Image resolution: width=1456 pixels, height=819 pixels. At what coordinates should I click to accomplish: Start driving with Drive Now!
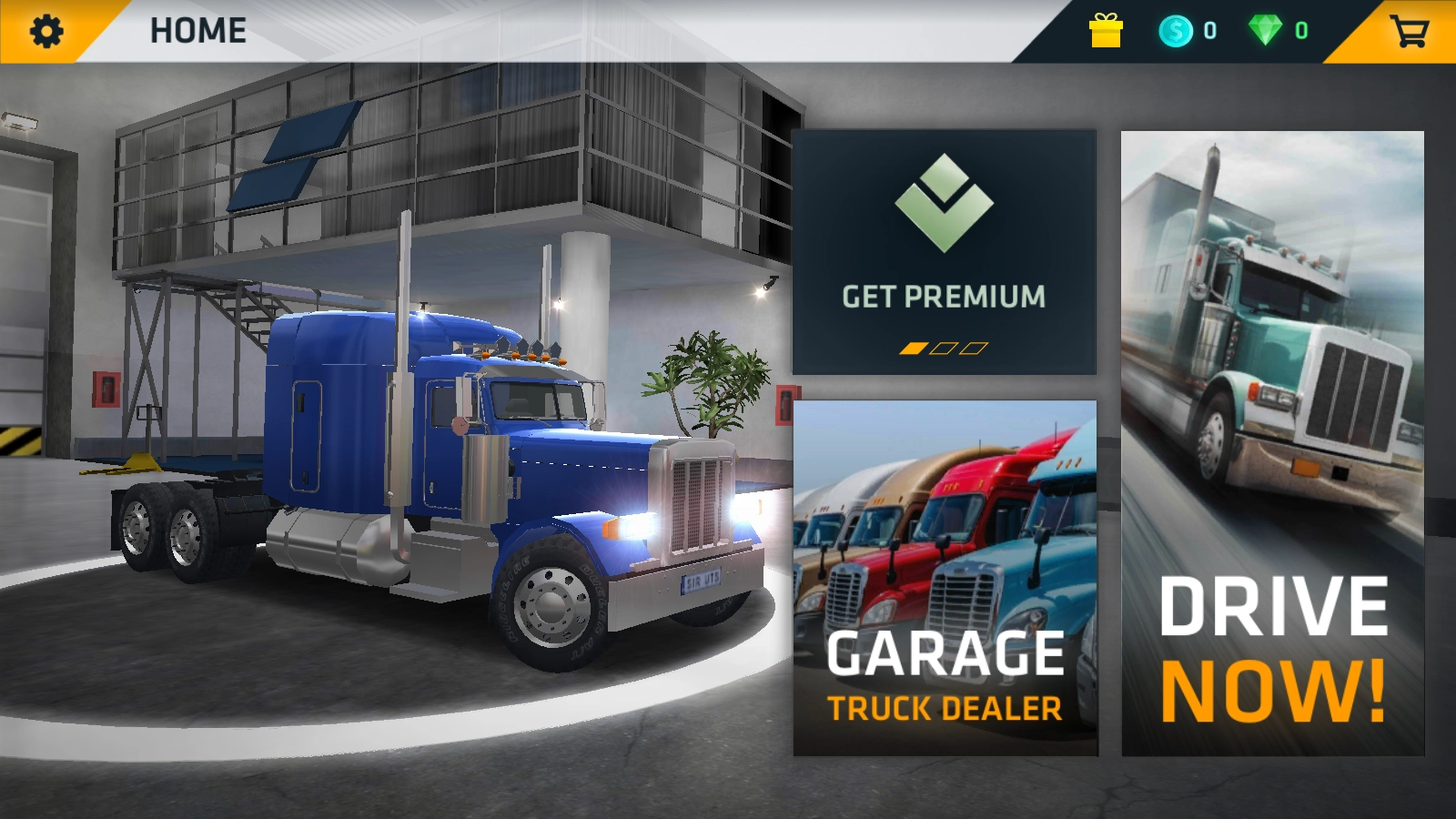click(1272, 443)
